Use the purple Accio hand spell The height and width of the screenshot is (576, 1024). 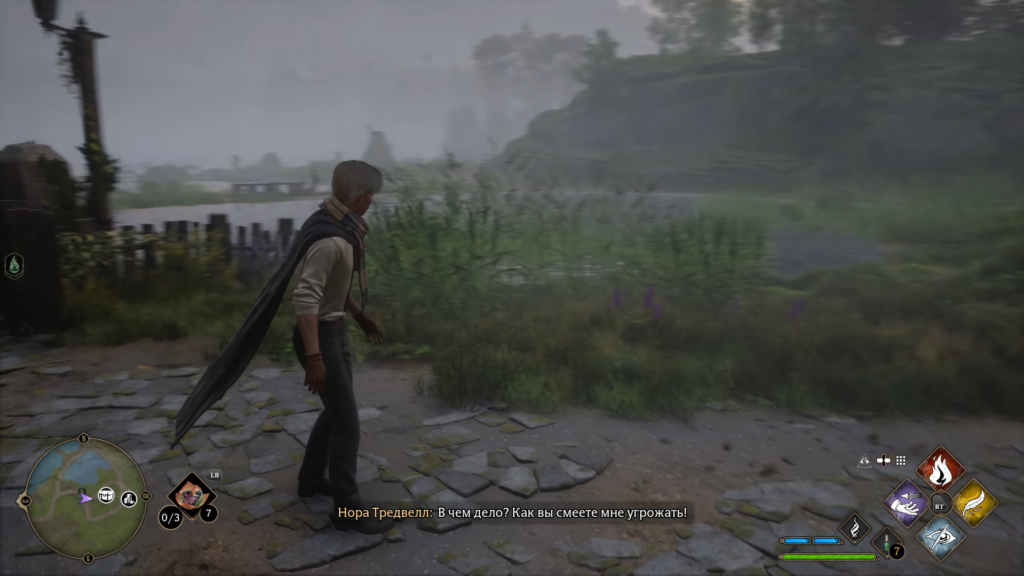[x=907, y=502]
